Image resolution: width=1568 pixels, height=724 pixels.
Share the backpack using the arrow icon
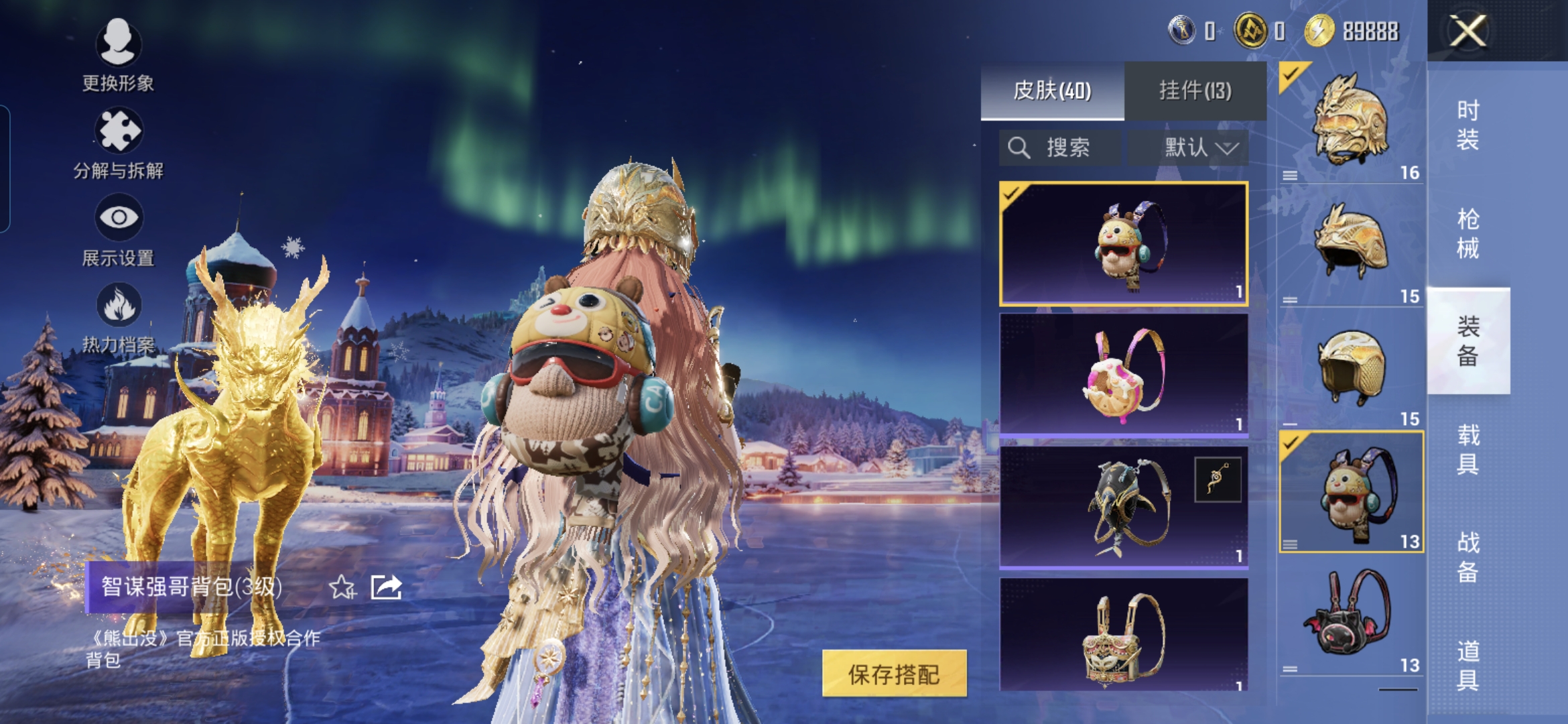pos(387,587)
